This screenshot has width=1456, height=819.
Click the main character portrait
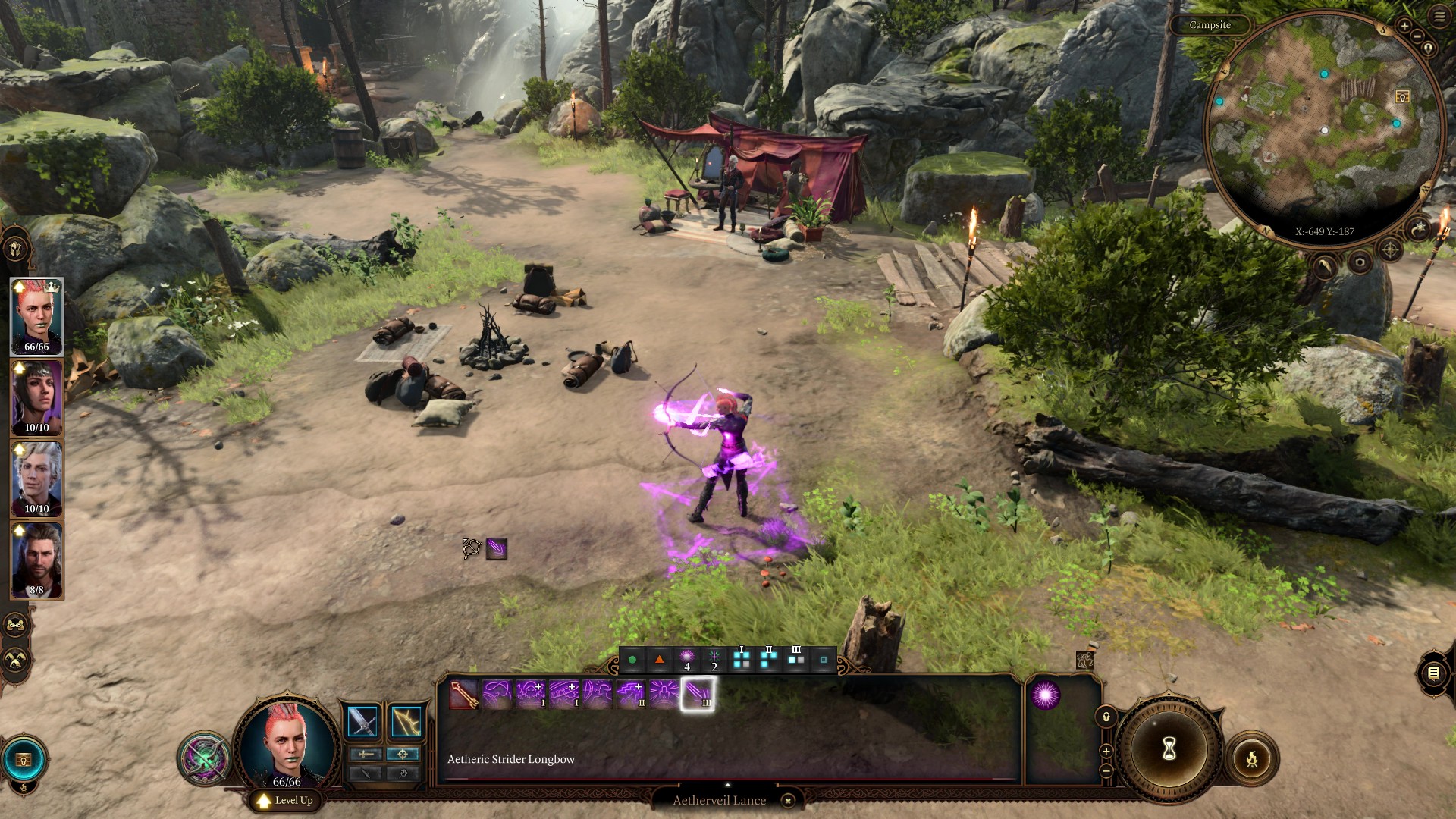click(287, 743)
